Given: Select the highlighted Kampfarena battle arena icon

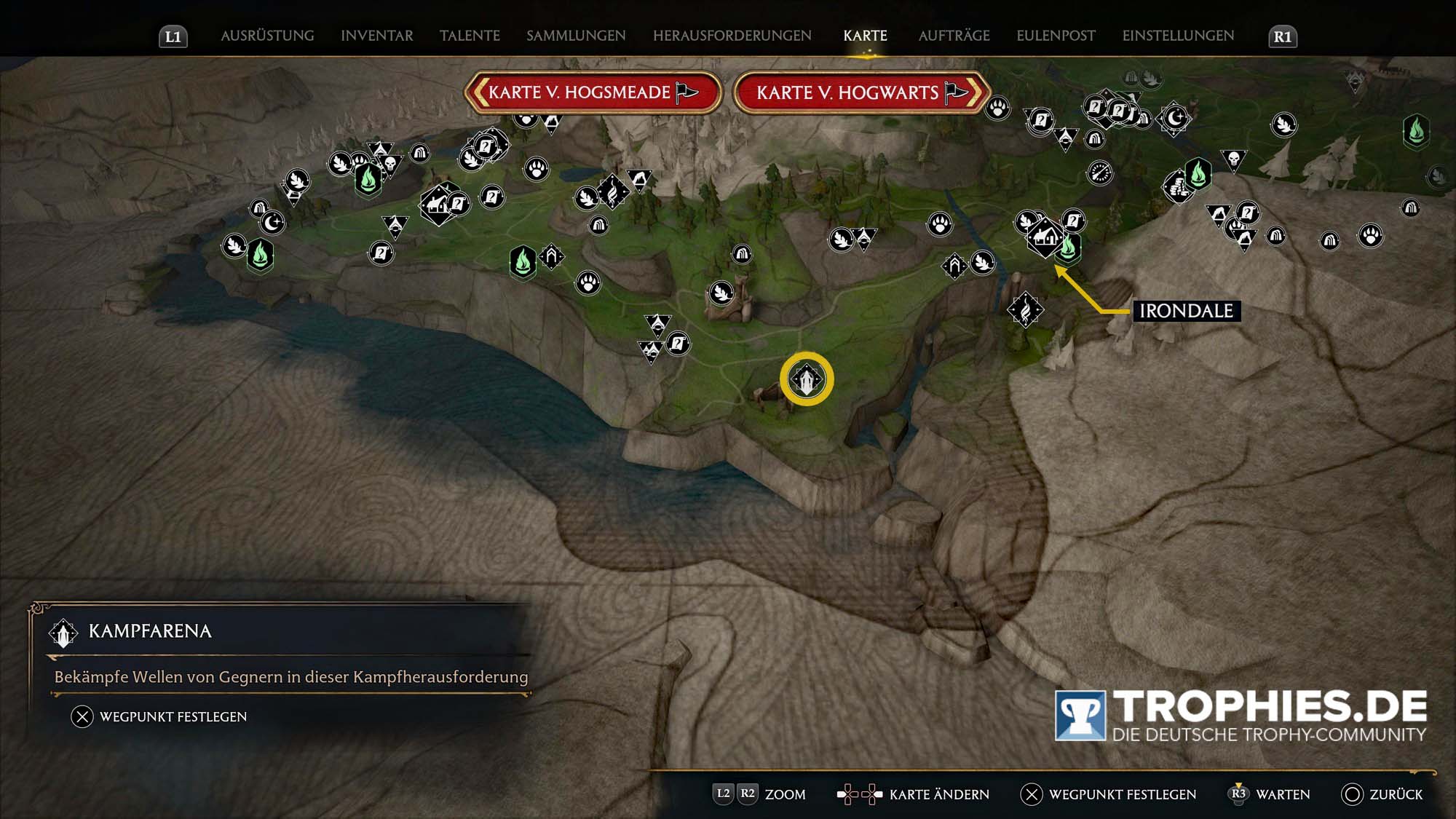Looking at the screenshot, I should [x=805, y=378].
